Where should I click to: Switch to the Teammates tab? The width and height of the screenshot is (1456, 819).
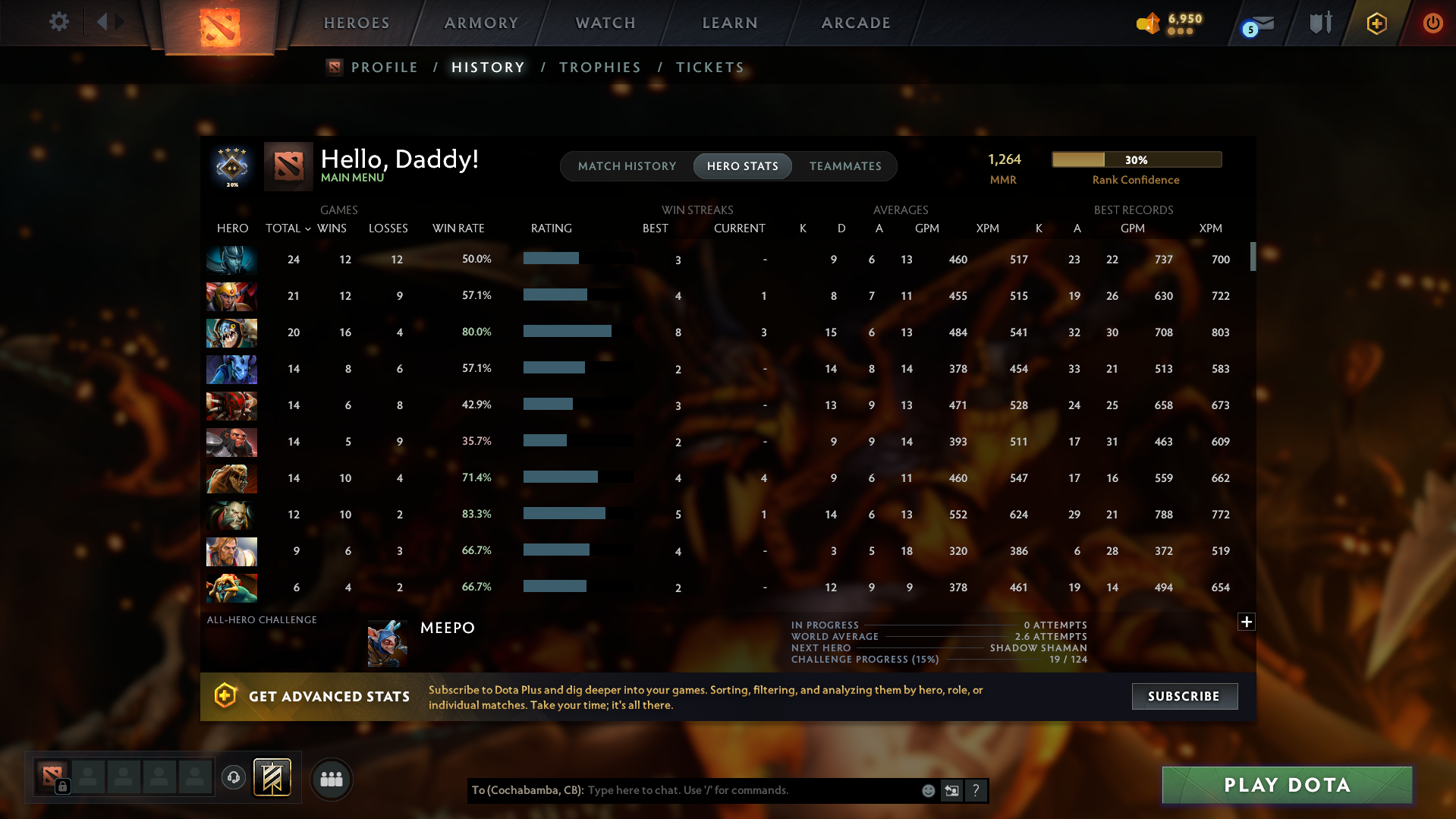pos(845,166)
